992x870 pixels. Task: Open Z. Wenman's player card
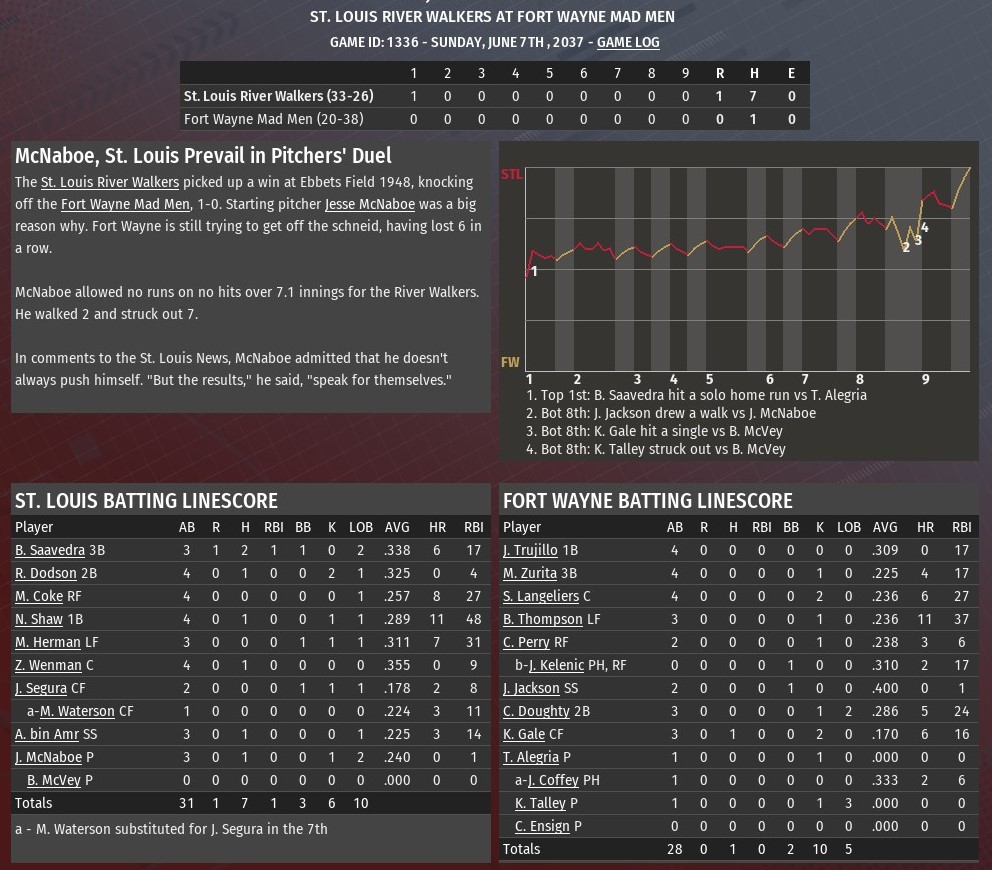coord(48,665)
